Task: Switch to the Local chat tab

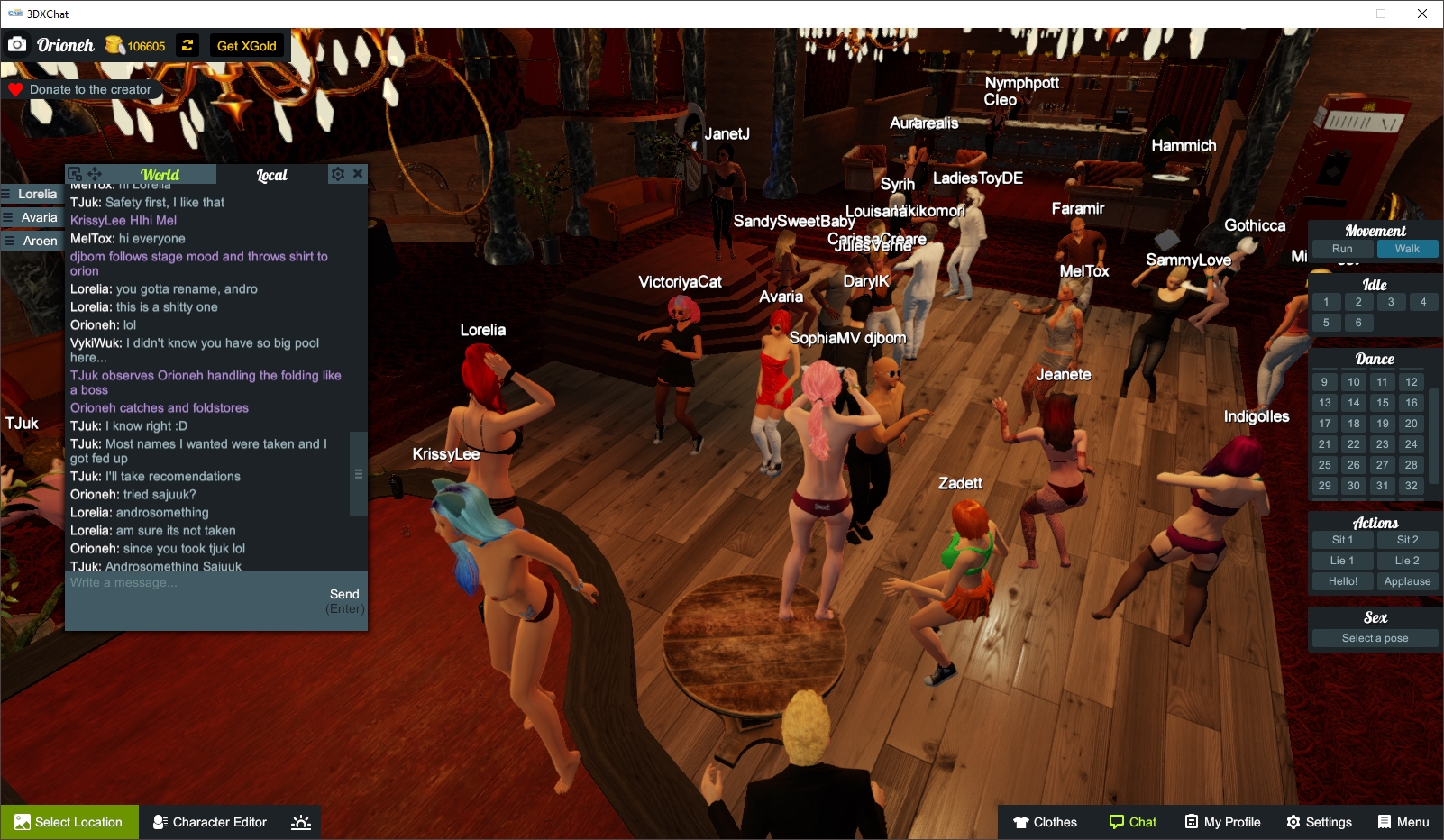Action: point(271,175)
